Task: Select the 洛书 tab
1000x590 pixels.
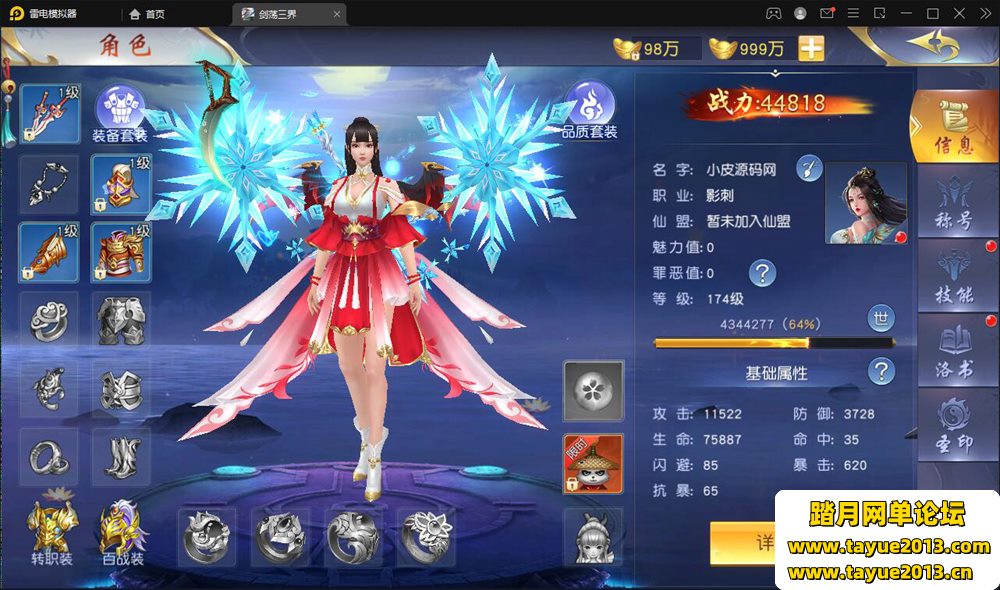Action: coord(952,350)
